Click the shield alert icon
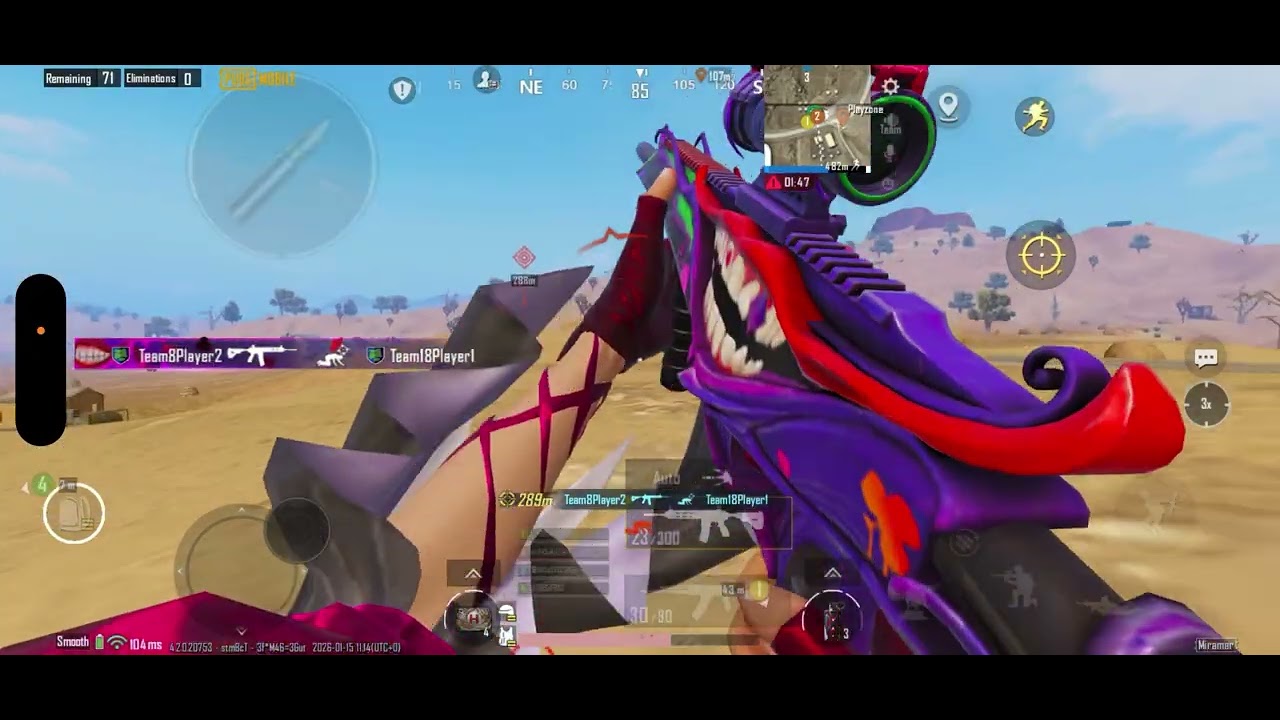The height and width of the screenshot is (720, 1280). click(402, 91)
